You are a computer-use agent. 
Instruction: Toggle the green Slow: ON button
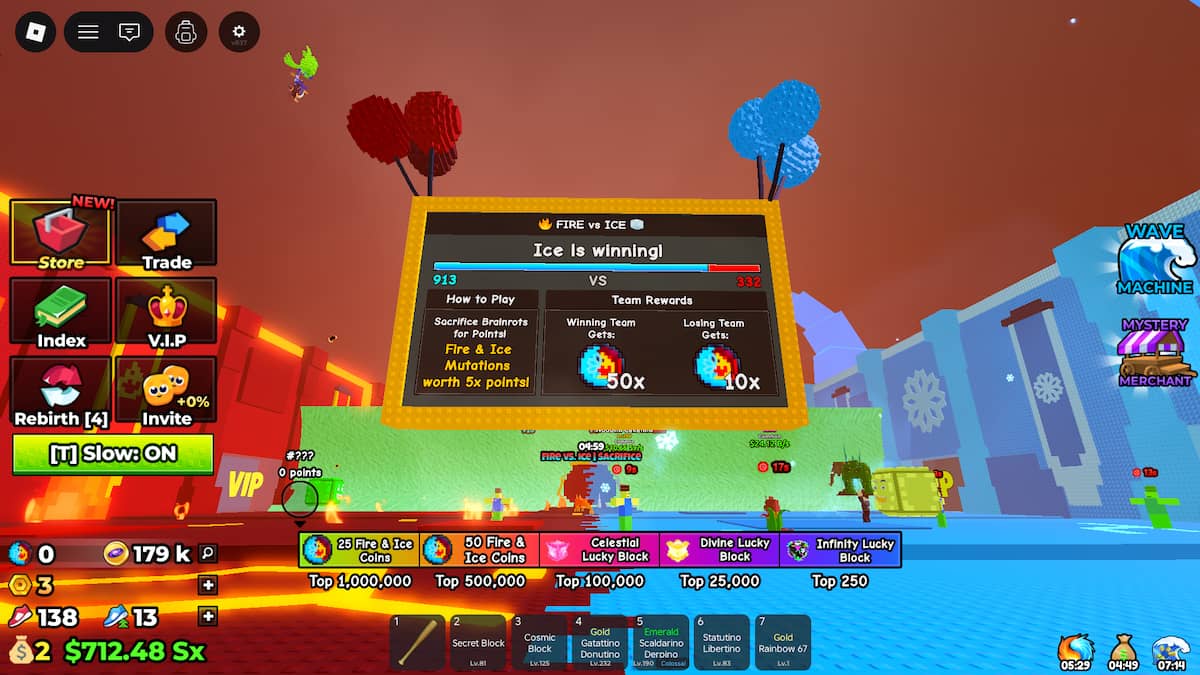pos(113,453)
